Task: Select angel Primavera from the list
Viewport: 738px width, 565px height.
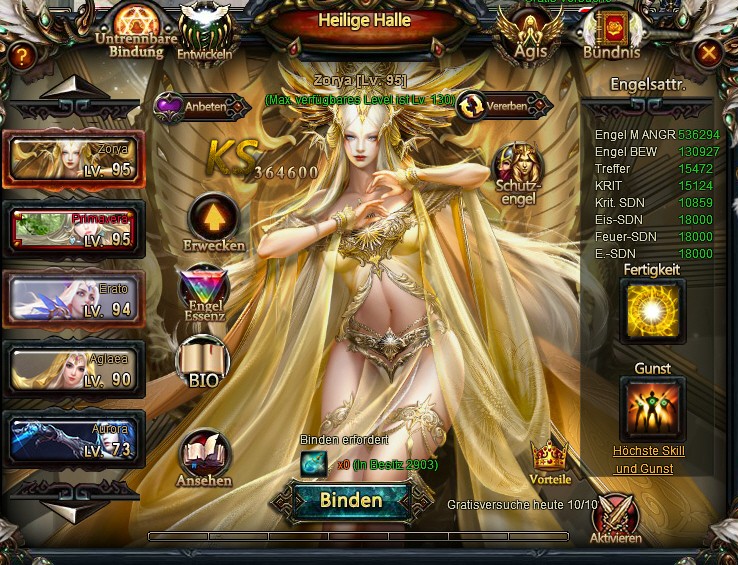Action: (74, 228)
